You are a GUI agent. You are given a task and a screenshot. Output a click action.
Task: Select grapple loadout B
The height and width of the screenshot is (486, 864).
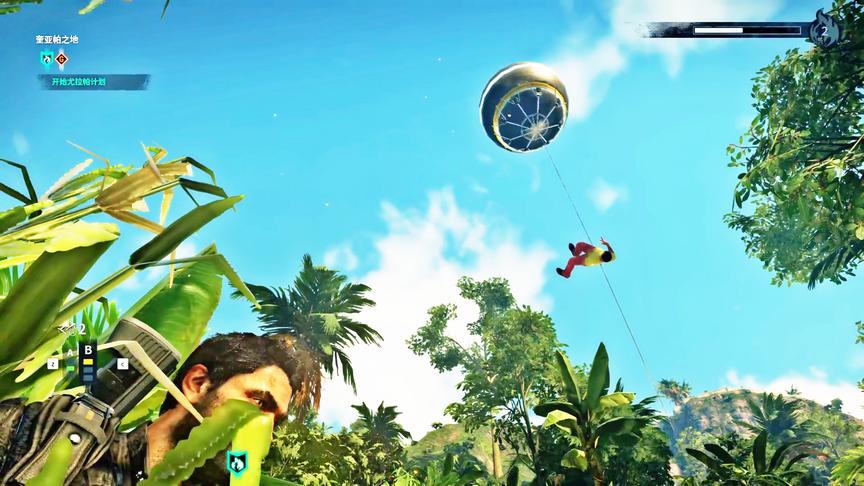coord(88,350)
